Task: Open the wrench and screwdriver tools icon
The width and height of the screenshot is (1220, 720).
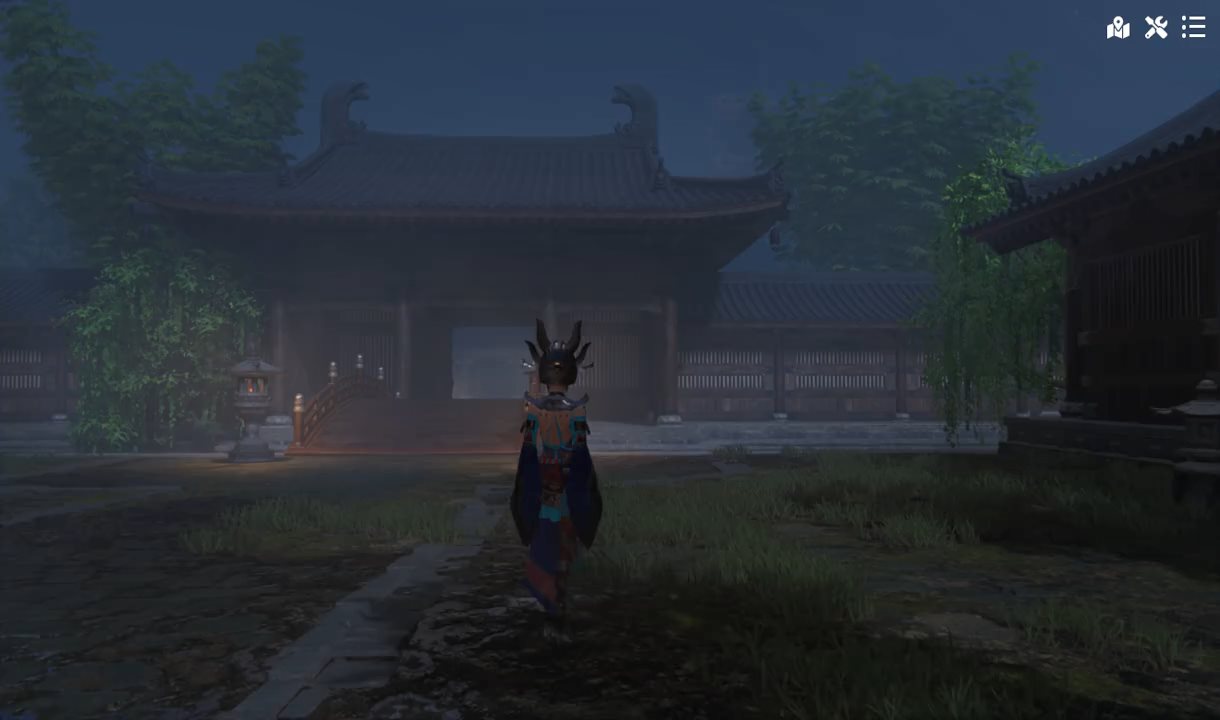Action: (x=1156, y=27)
